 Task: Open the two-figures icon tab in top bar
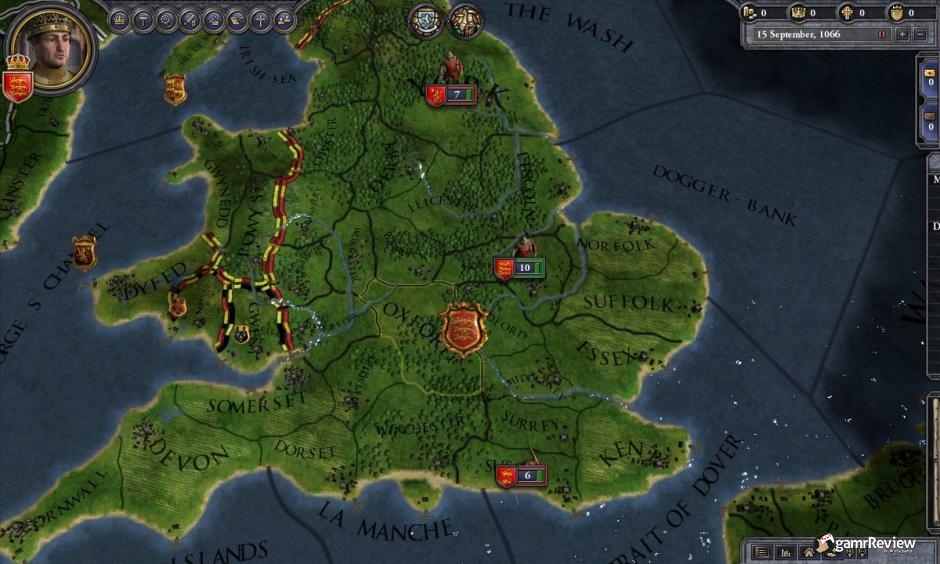(284, 19)
